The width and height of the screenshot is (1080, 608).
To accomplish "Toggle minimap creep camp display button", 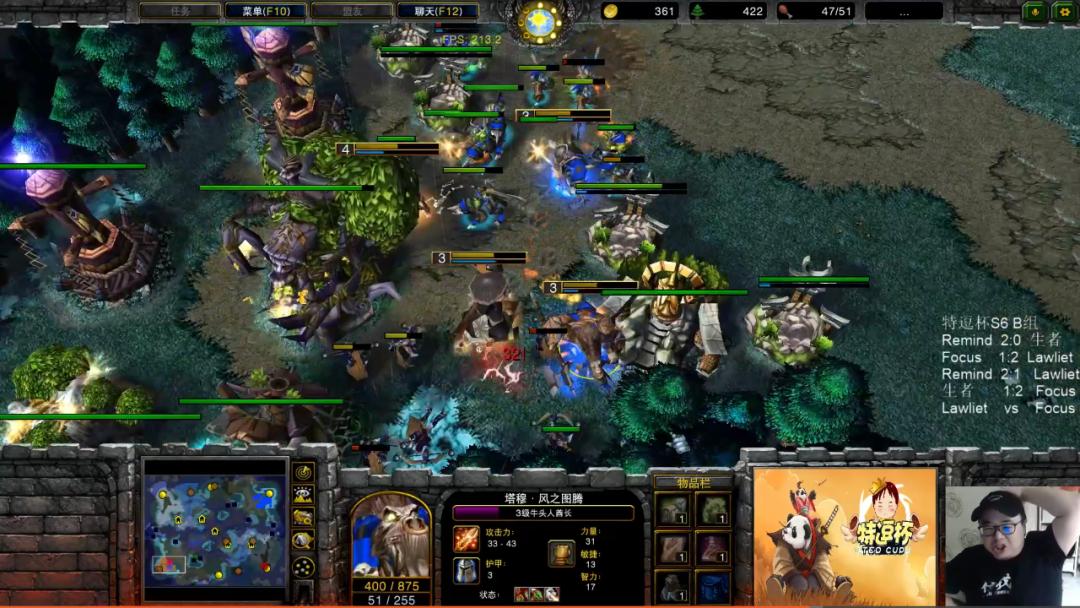I will click(304, 541).
